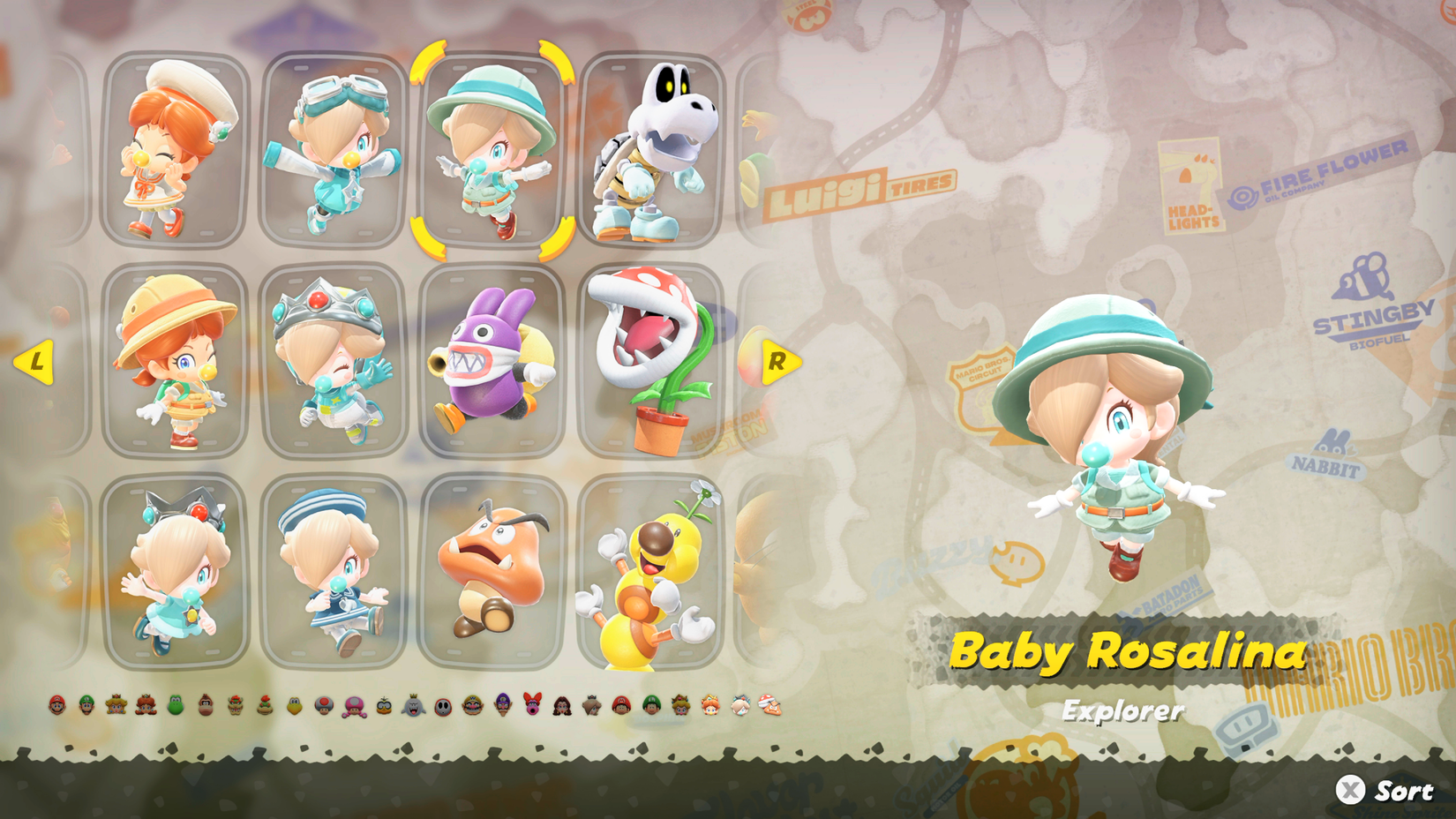Viewport: 1456px width, 819px height.
Task: Select the Toadette head icon
Action: [353, 706]
